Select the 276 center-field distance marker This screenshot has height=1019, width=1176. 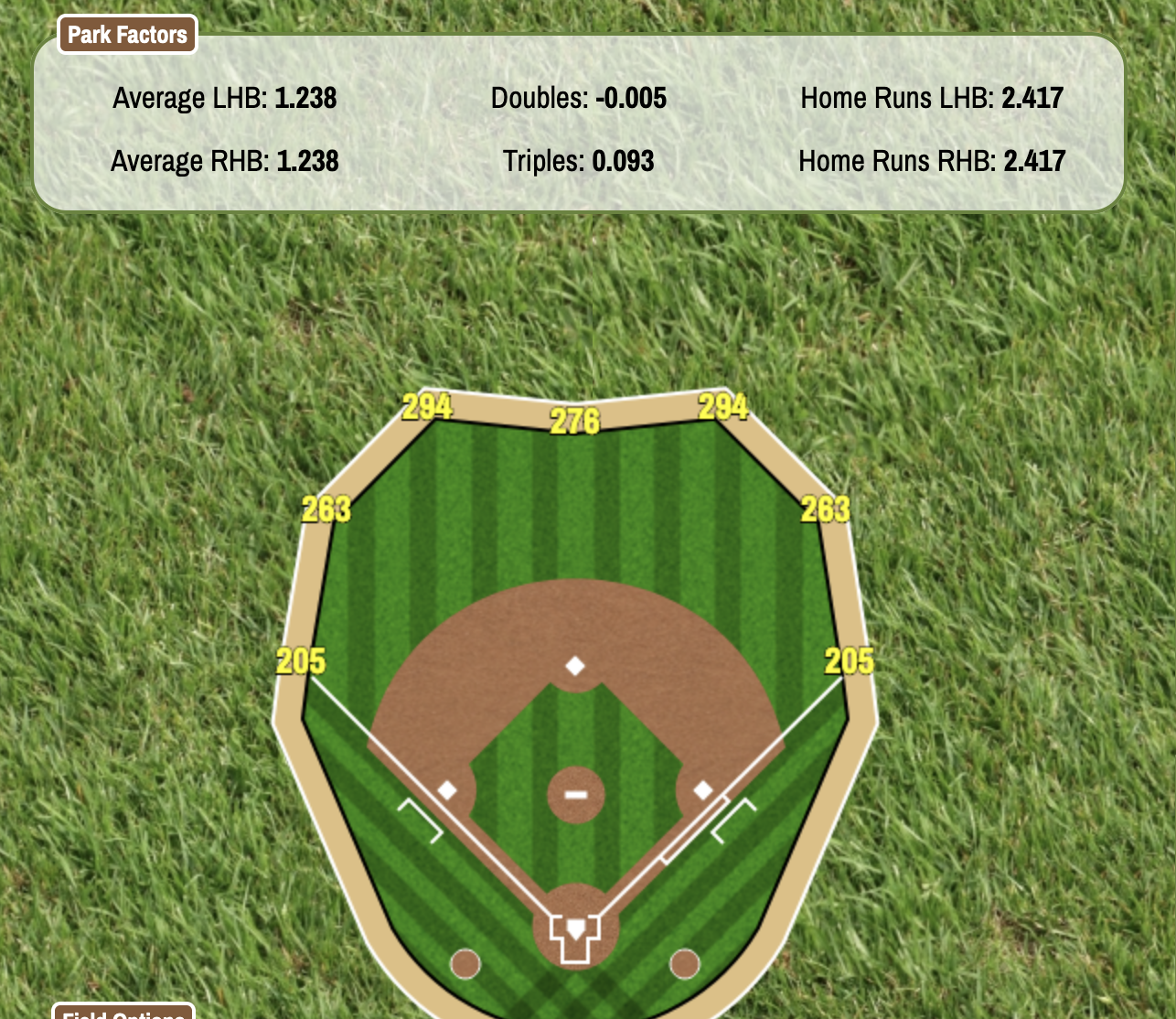point(574,421)
